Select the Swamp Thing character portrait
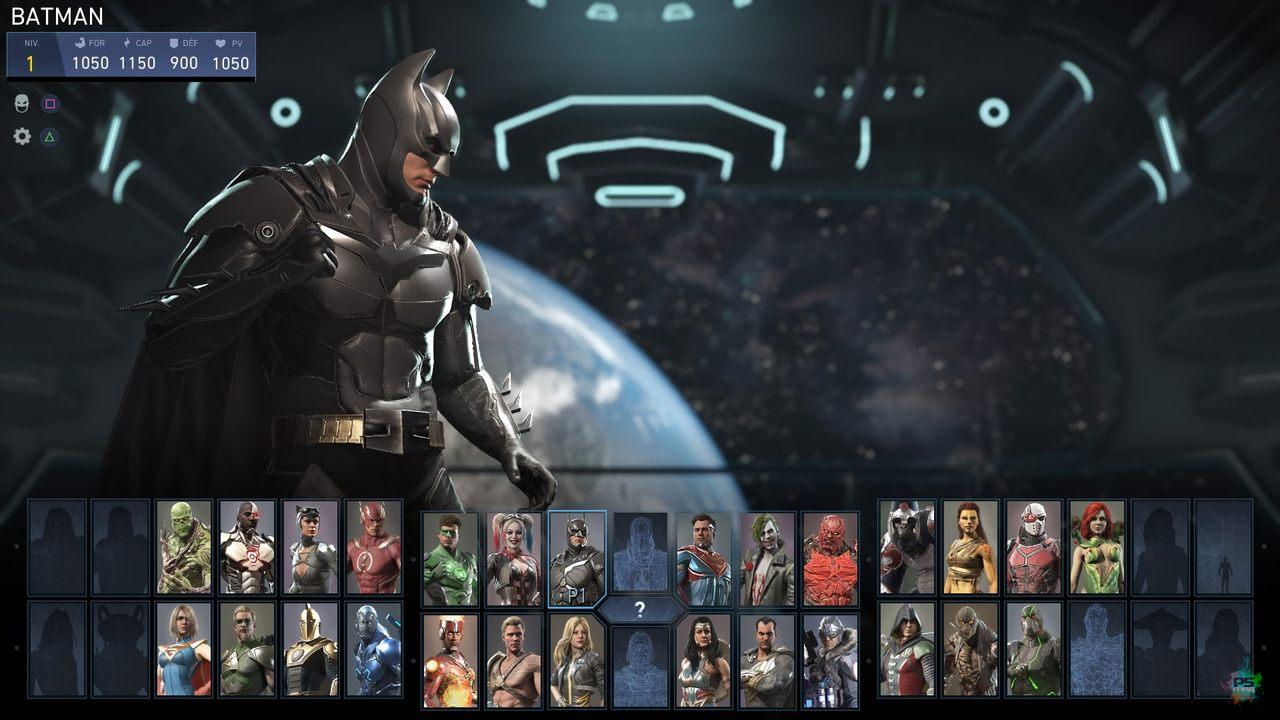 (x=184, y=547)
